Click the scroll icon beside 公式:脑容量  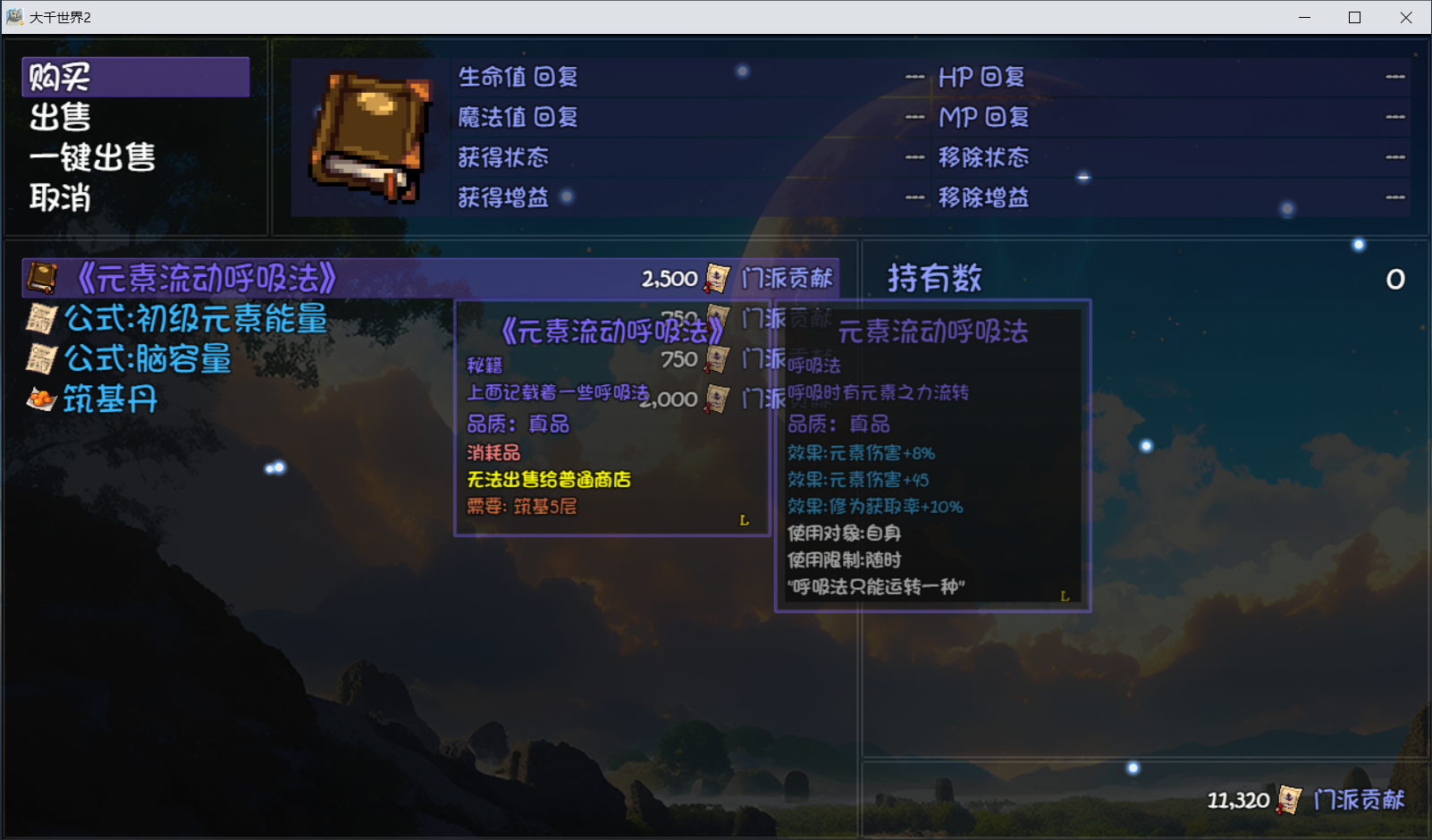click(x=40, y=358)
